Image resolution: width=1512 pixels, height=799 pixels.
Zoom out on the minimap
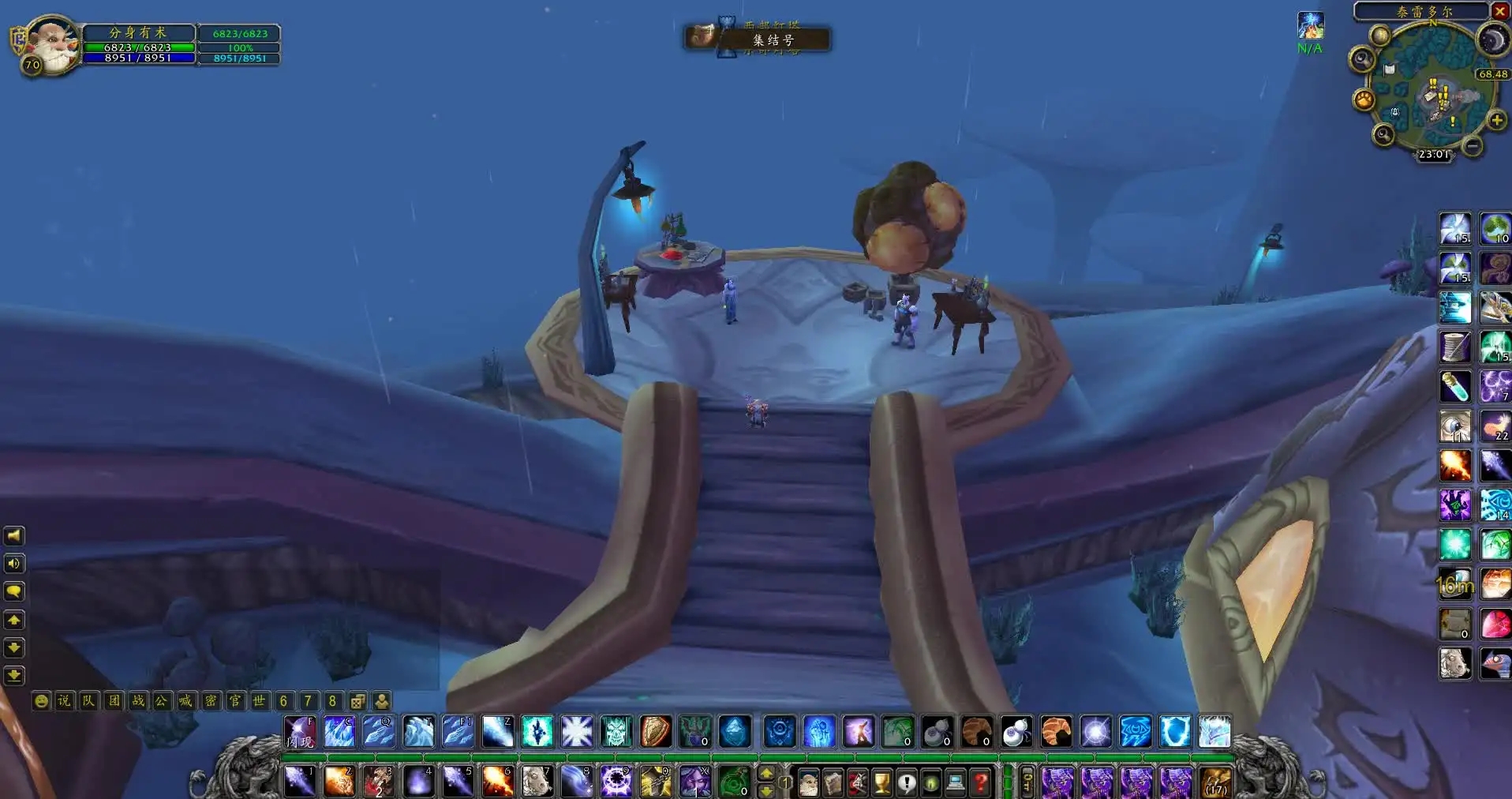[x=1472, y=146]
